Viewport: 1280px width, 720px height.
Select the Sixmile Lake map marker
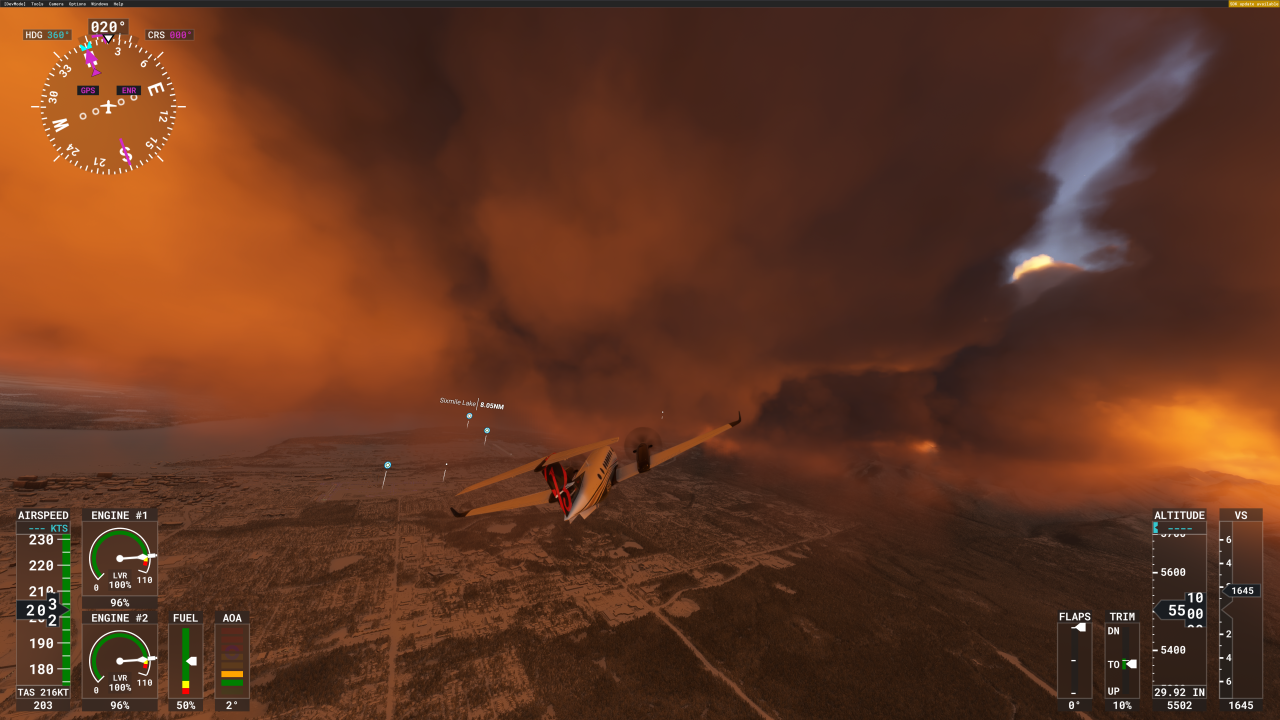coord(469,416)
